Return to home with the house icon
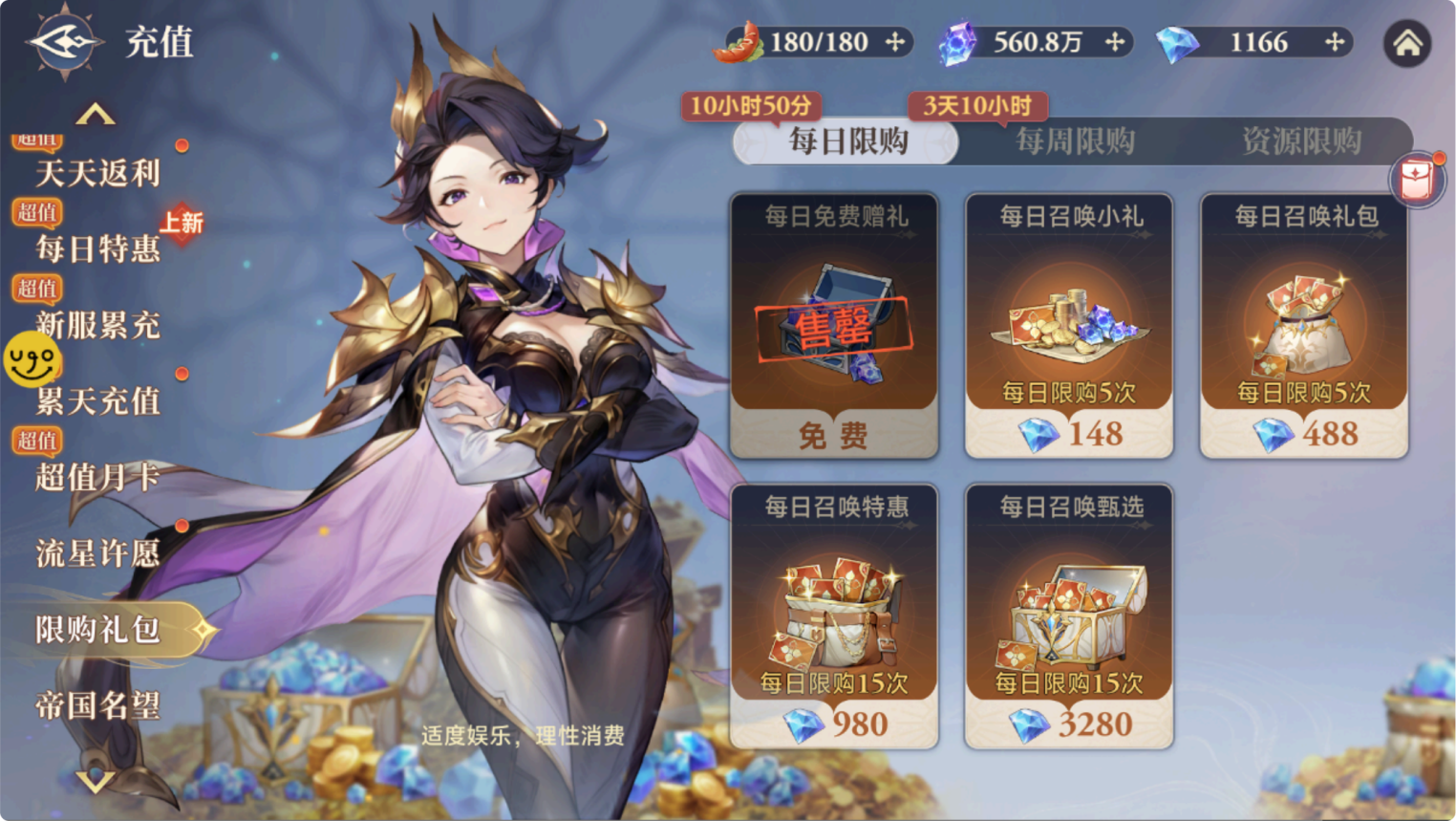The width and height of the screenshot is (1456, 821). point(1406,43)
